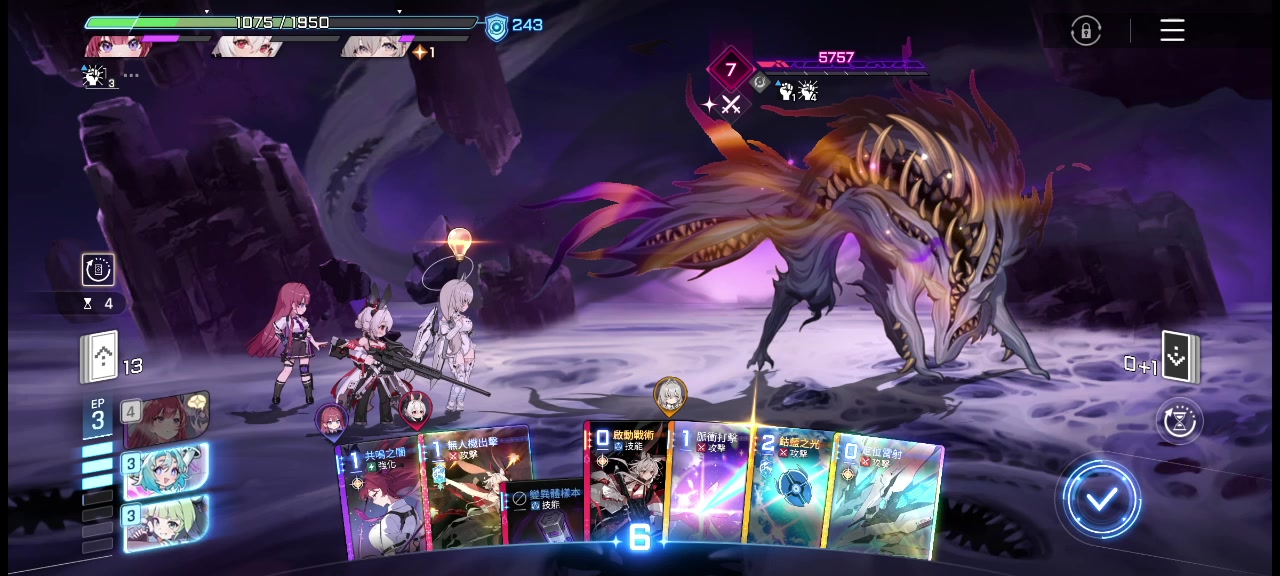Image resolution: width=1280 pixels, height=576 pixels.
Task: Inspect the player buff icon under the portraits
Action: [x=97, y=76]
